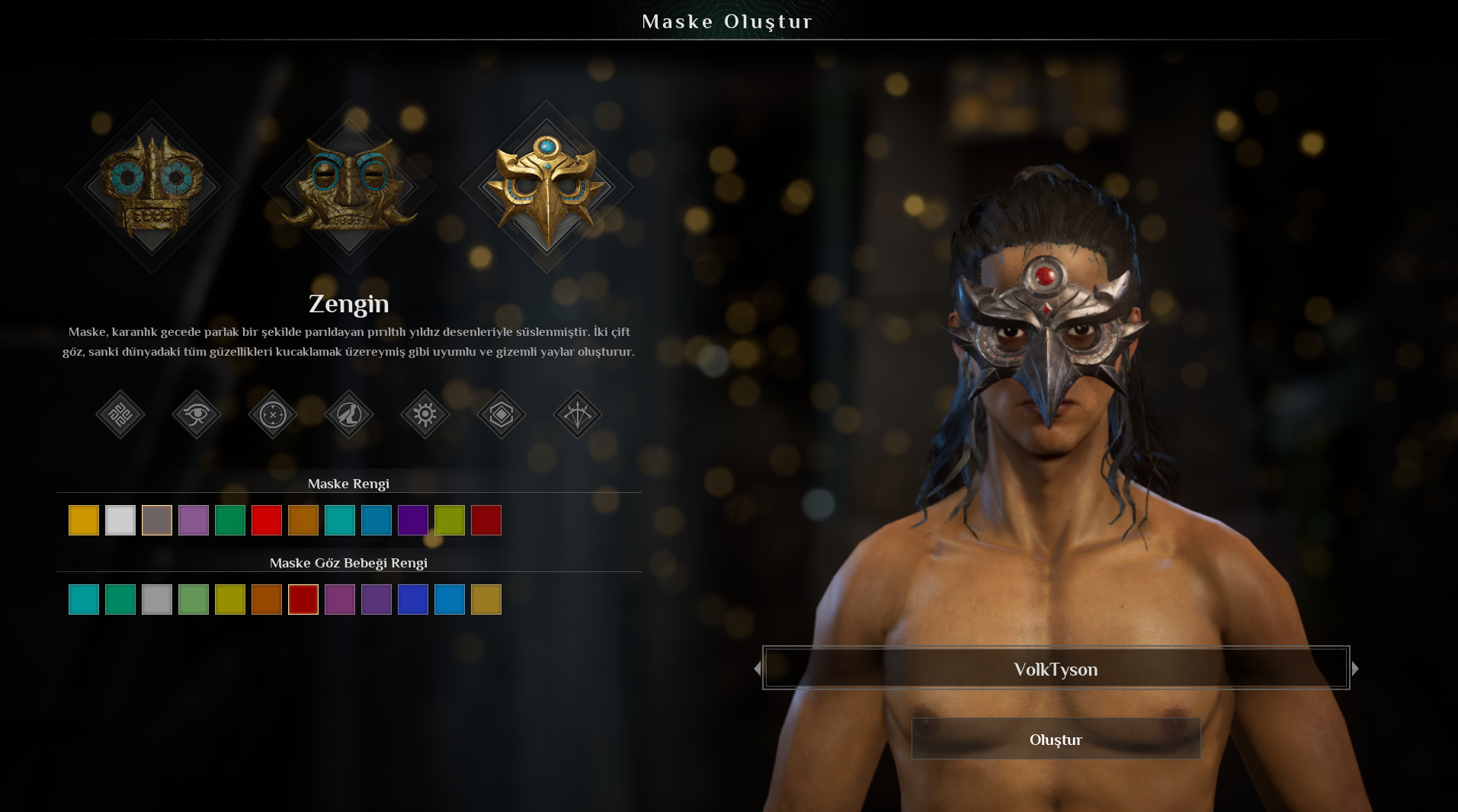
Task: Pick the dark purple mask color
Action: [413, 520]
